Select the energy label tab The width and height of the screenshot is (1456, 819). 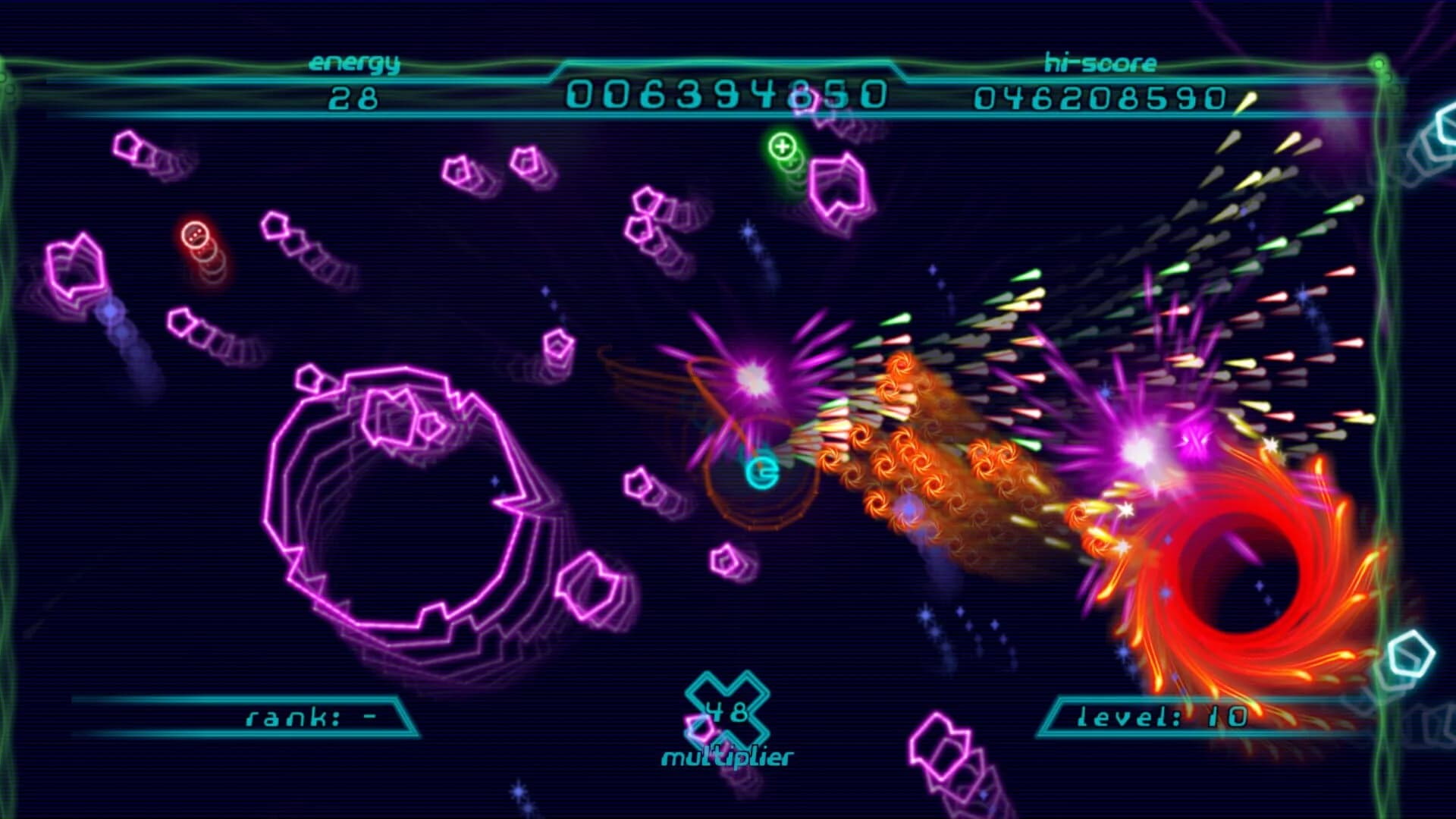(x=353, y=64)
